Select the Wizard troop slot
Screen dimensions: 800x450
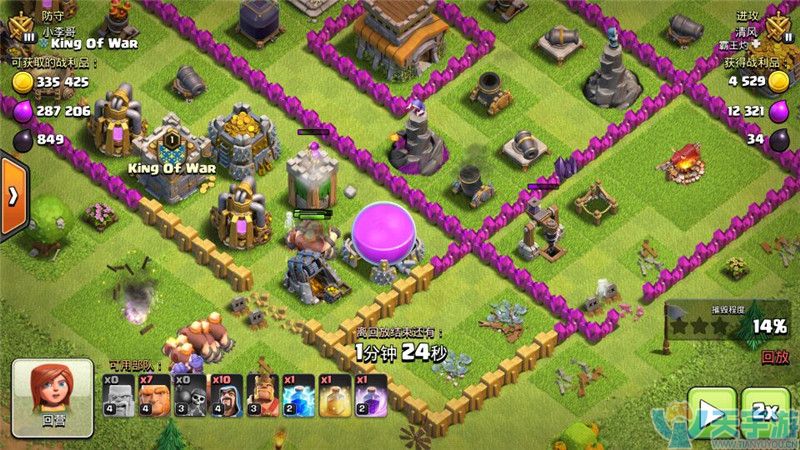(x=225, y=396)
